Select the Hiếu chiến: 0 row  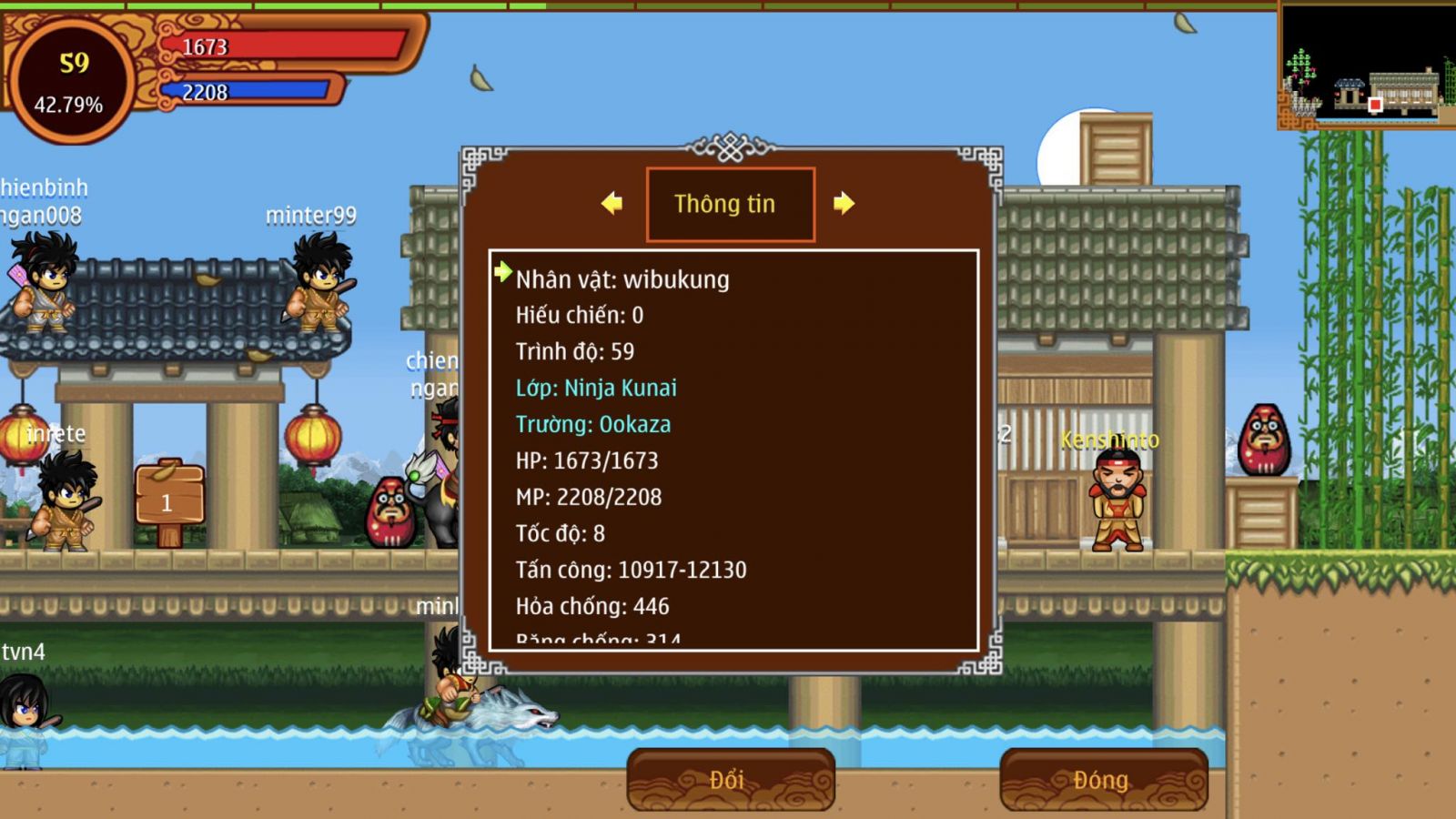click(580, 315)
